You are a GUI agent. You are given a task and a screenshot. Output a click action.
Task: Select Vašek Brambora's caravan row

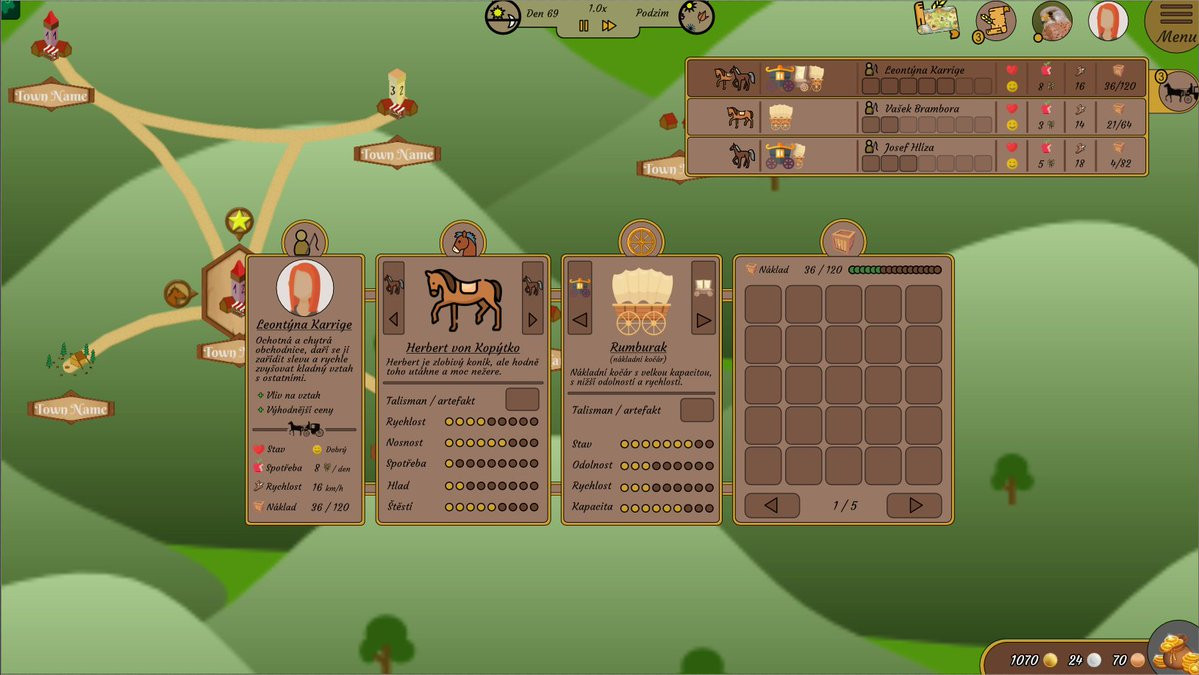[915, 116]
